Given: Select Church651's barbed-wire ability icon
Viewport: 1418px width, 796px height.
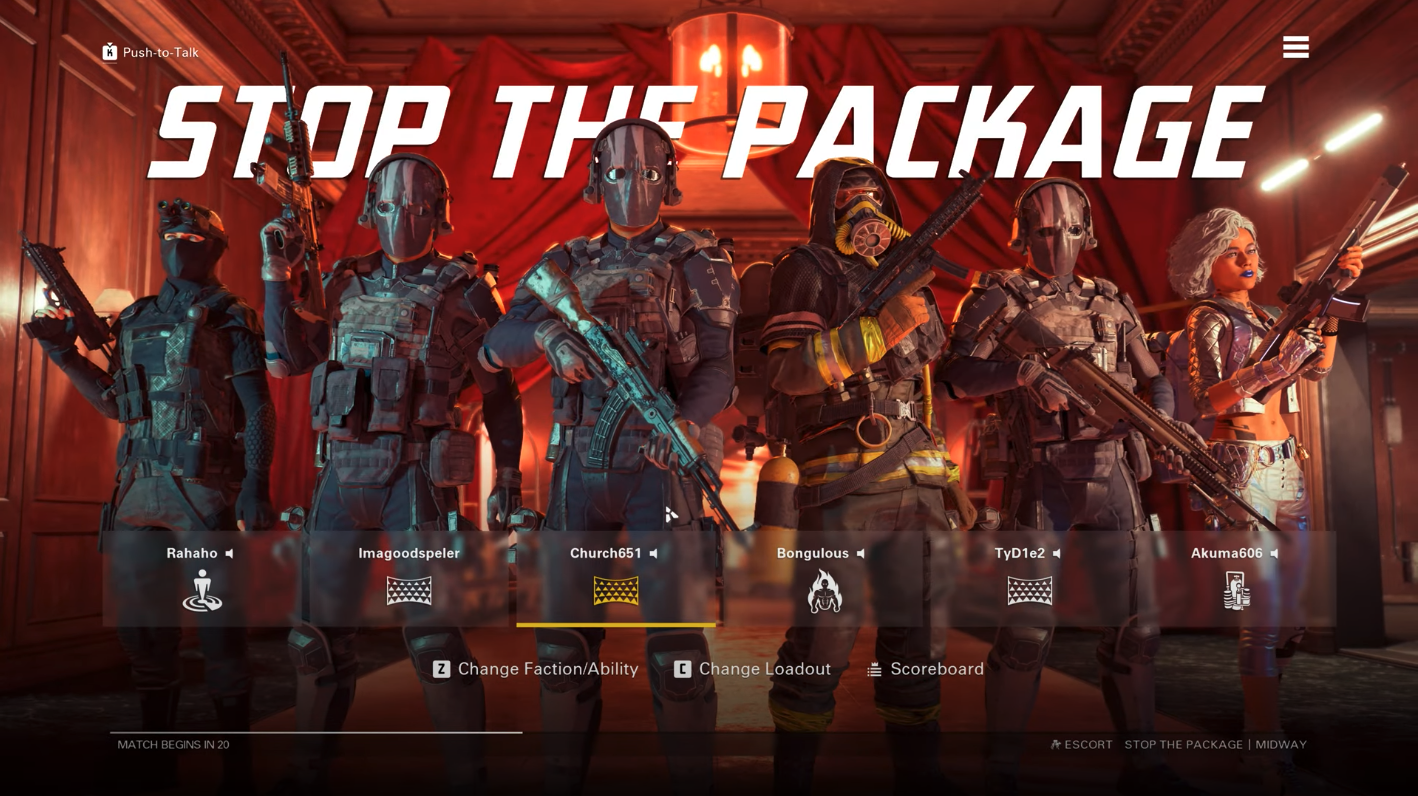Looking at the screenshot, I should coord(617,591).
